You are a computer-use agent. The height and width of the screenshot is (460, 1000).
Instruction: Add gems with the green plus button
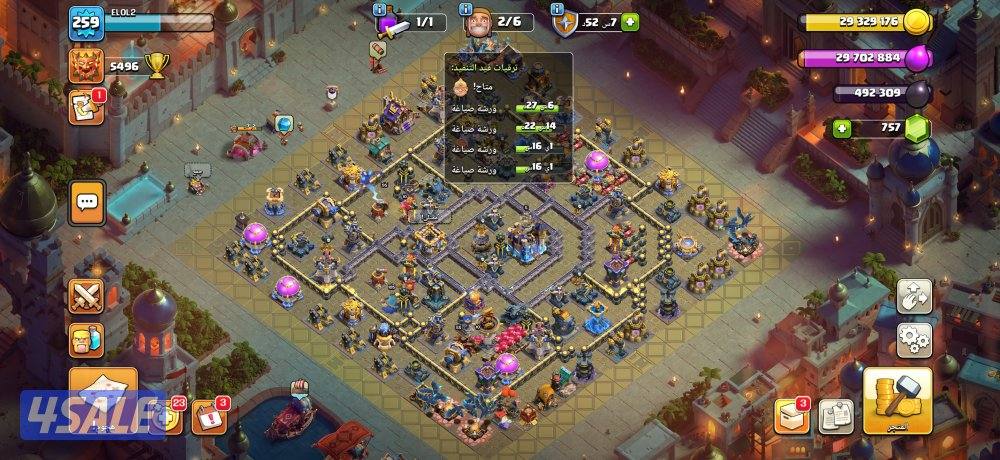pyautogui.click(x=842, y=128)
